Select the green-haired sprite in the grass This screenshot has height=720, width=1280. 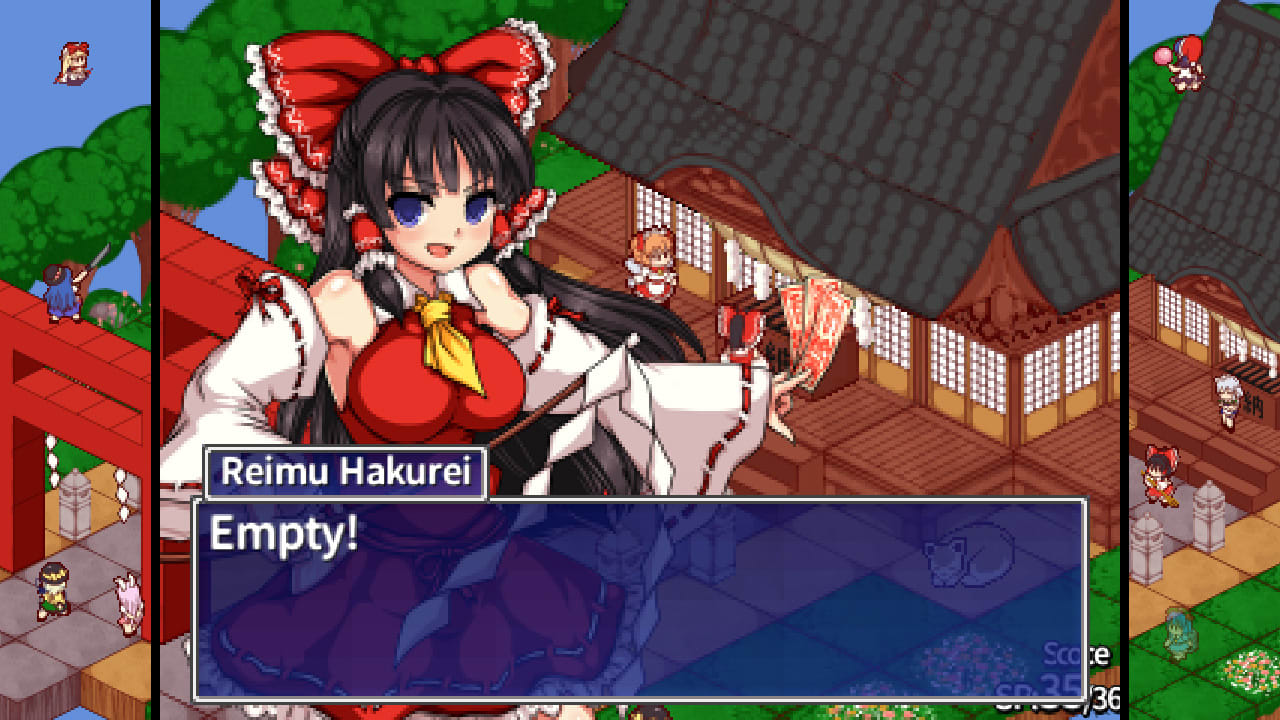pyautogui.click(x=1177, y=635)
